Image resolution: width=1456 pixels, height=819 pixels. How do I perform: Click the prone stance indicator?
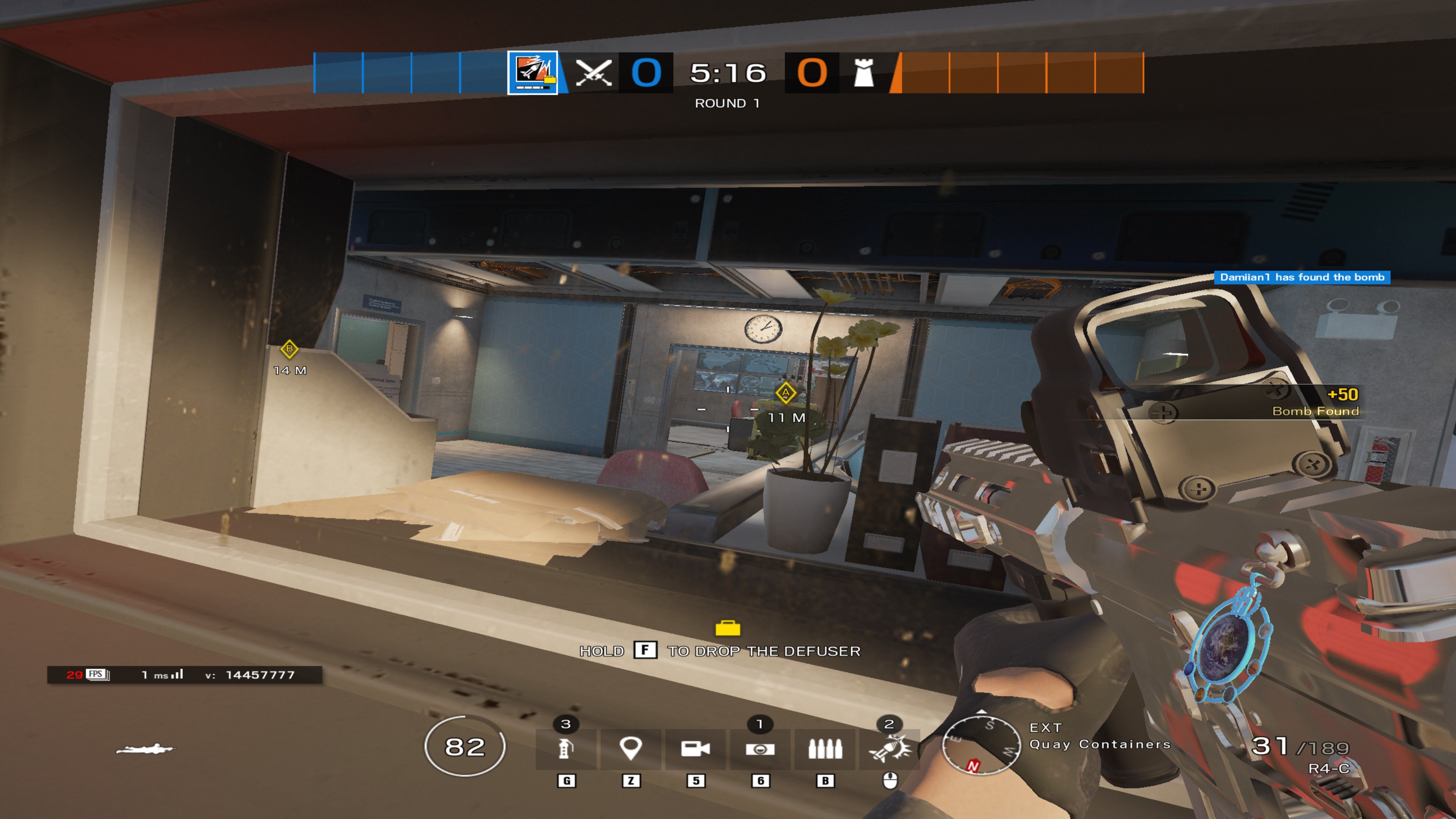pyautogui.click(x=146, y=750)
